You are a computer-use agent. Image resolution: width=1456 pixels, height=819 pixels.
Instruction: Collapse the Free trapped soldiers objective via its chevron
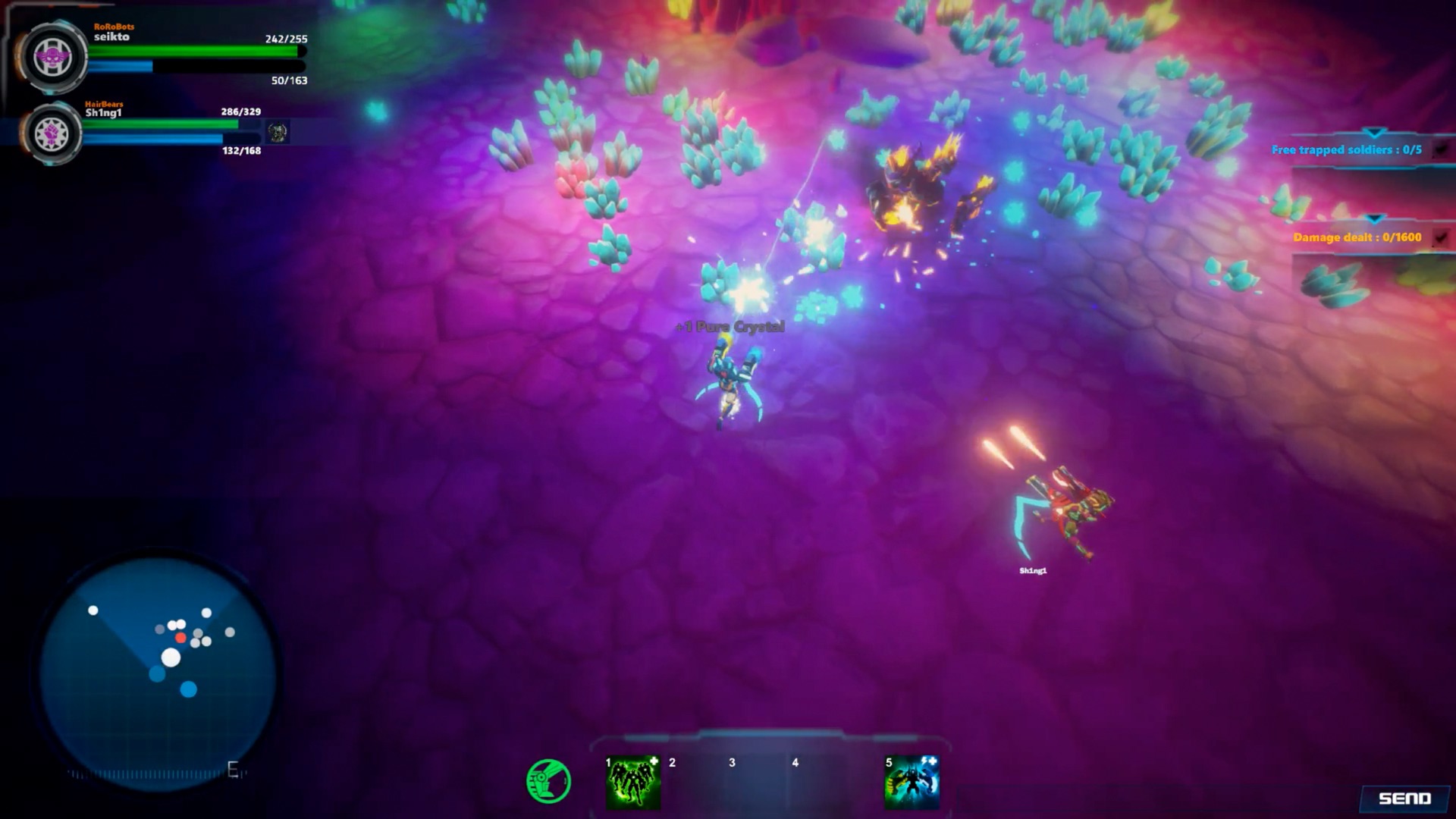[1374, 133]
